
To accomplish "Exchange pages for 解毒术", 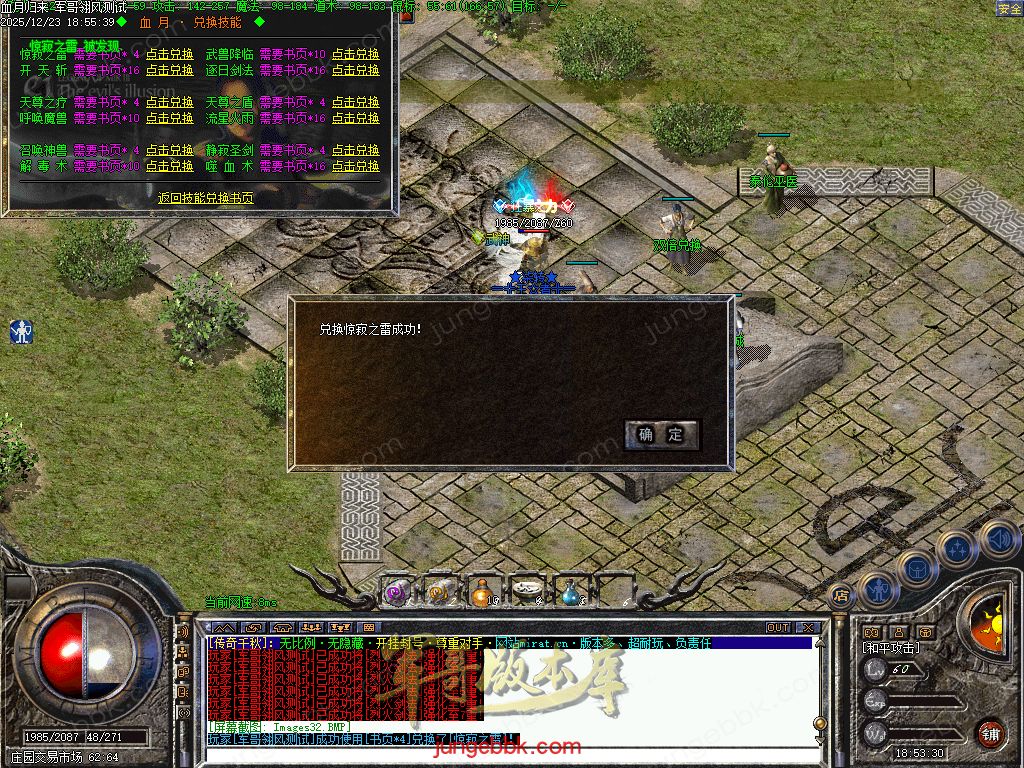I will tap(170, 167).
